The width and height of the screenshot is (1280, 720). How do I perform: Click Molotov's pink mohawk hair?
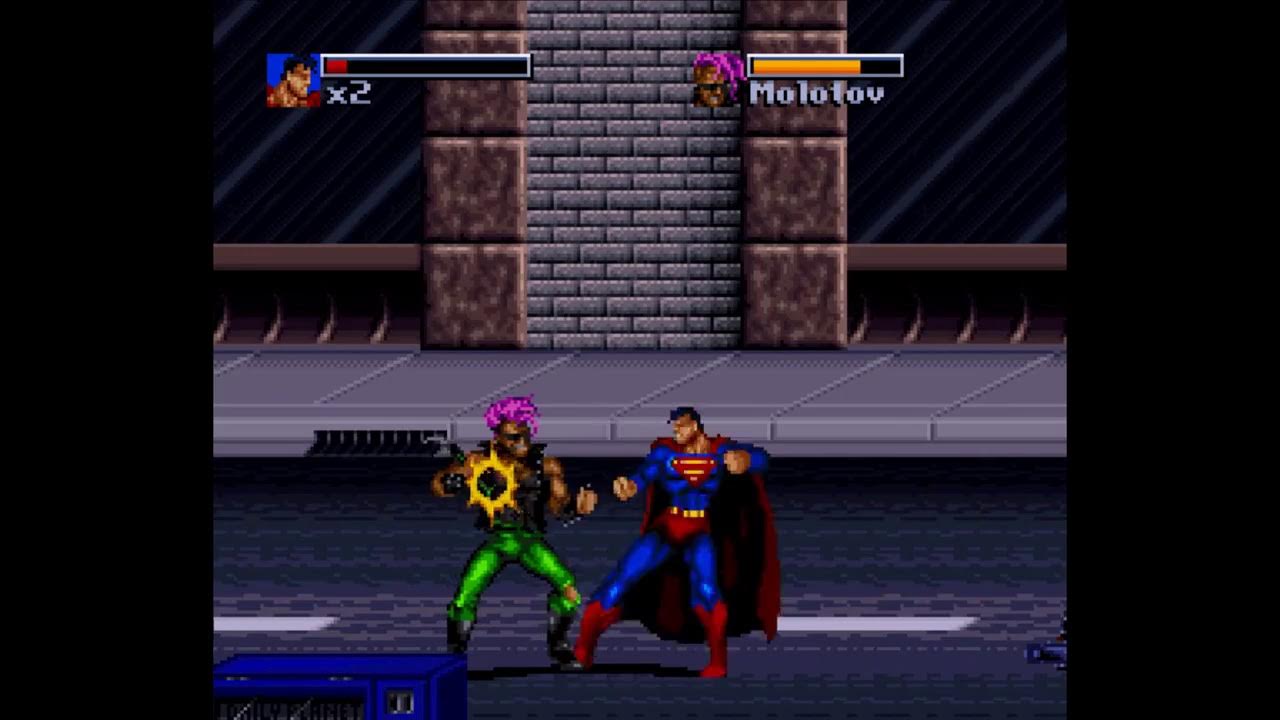tap(510, 410)
